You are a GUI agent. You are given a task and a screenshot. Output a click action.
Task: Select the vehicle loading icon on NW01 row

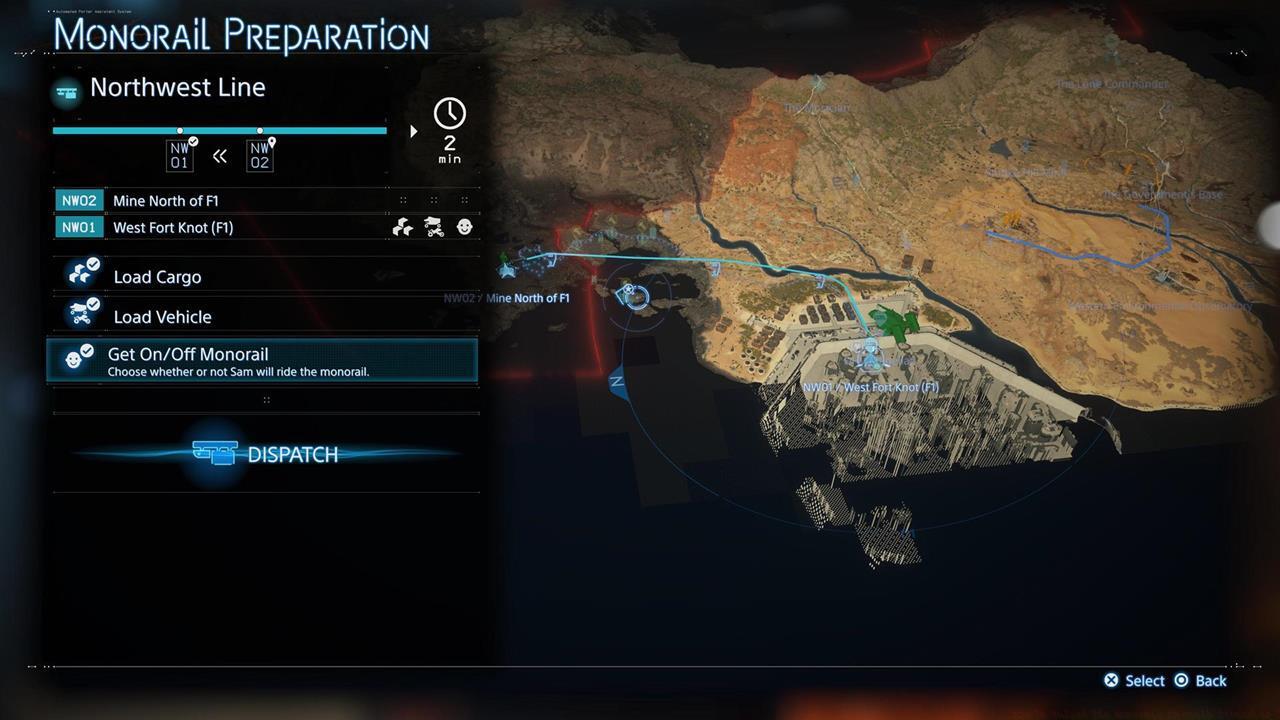433,227
